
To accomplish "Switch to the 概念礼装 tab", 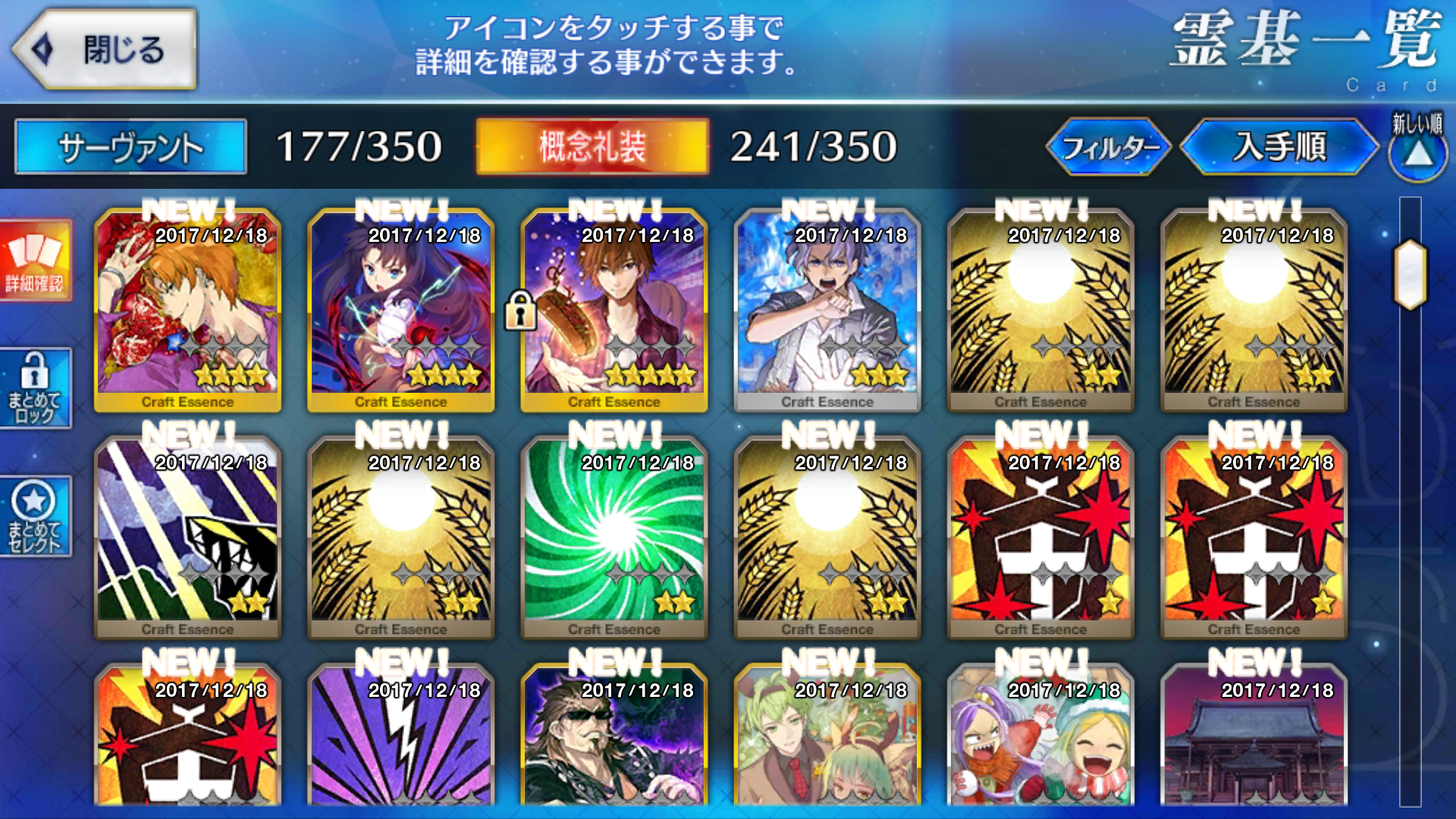I will point(592,147).
